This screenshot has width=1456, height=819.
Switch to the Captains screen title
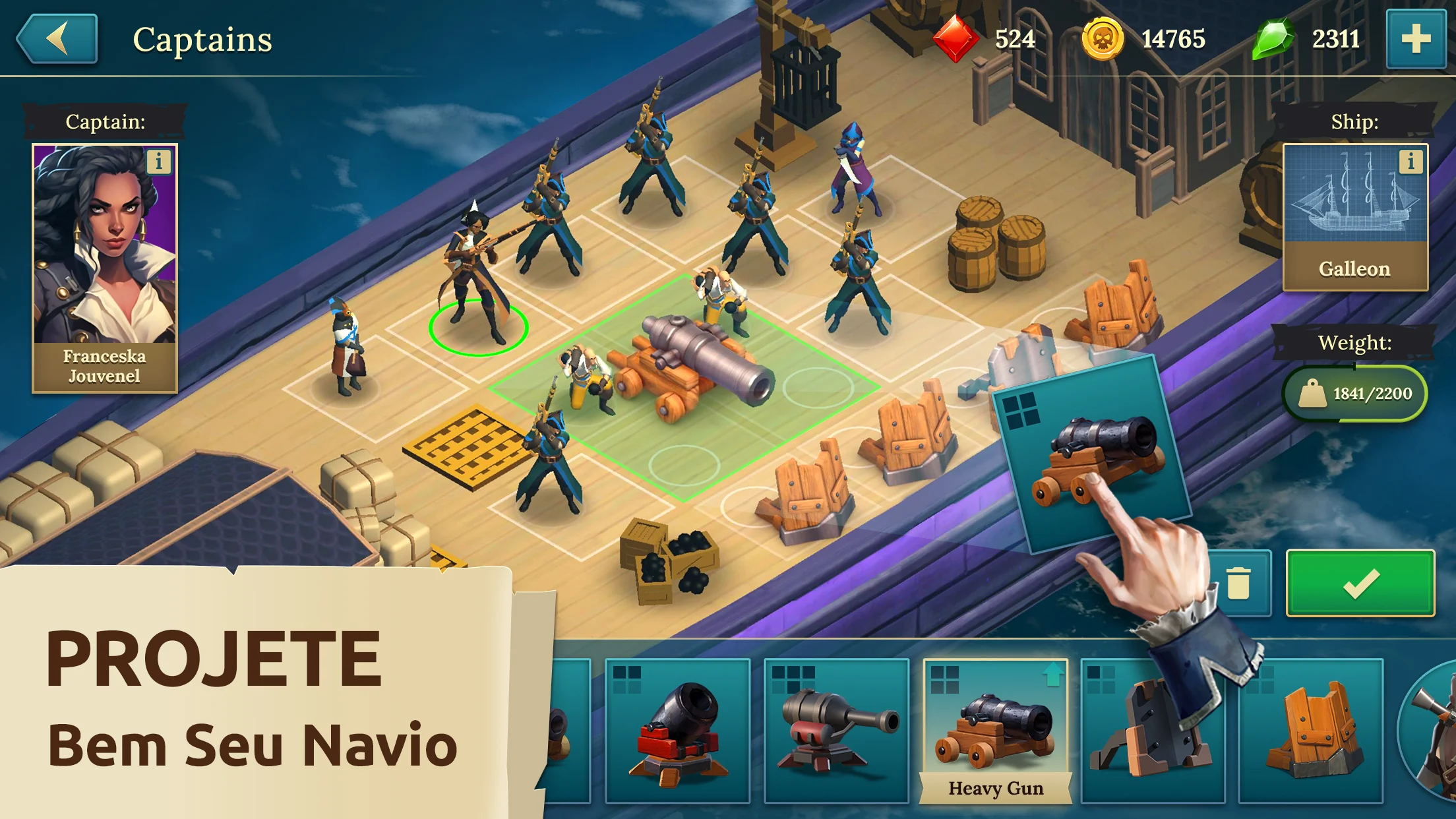pos(202,39)
